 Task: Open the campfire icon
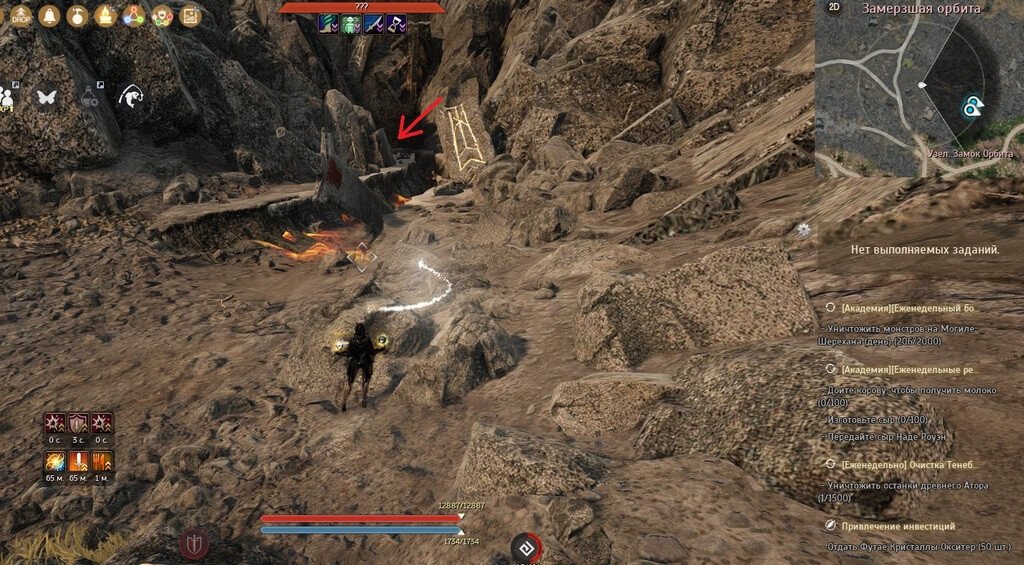coord(105,15)
